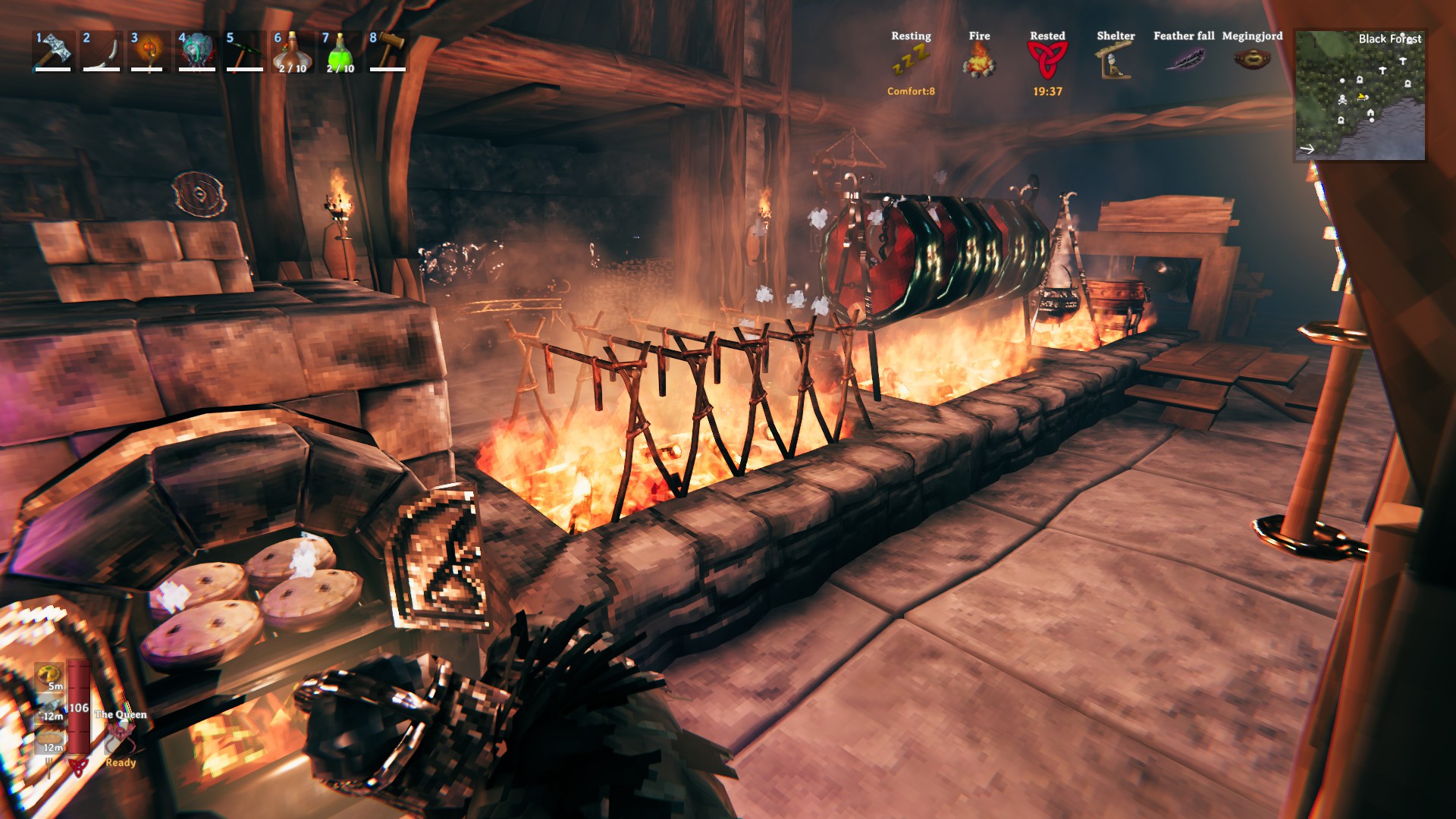Select the Feather fall status icon
Screen dimensions: 1456x819
point(1184,59)
